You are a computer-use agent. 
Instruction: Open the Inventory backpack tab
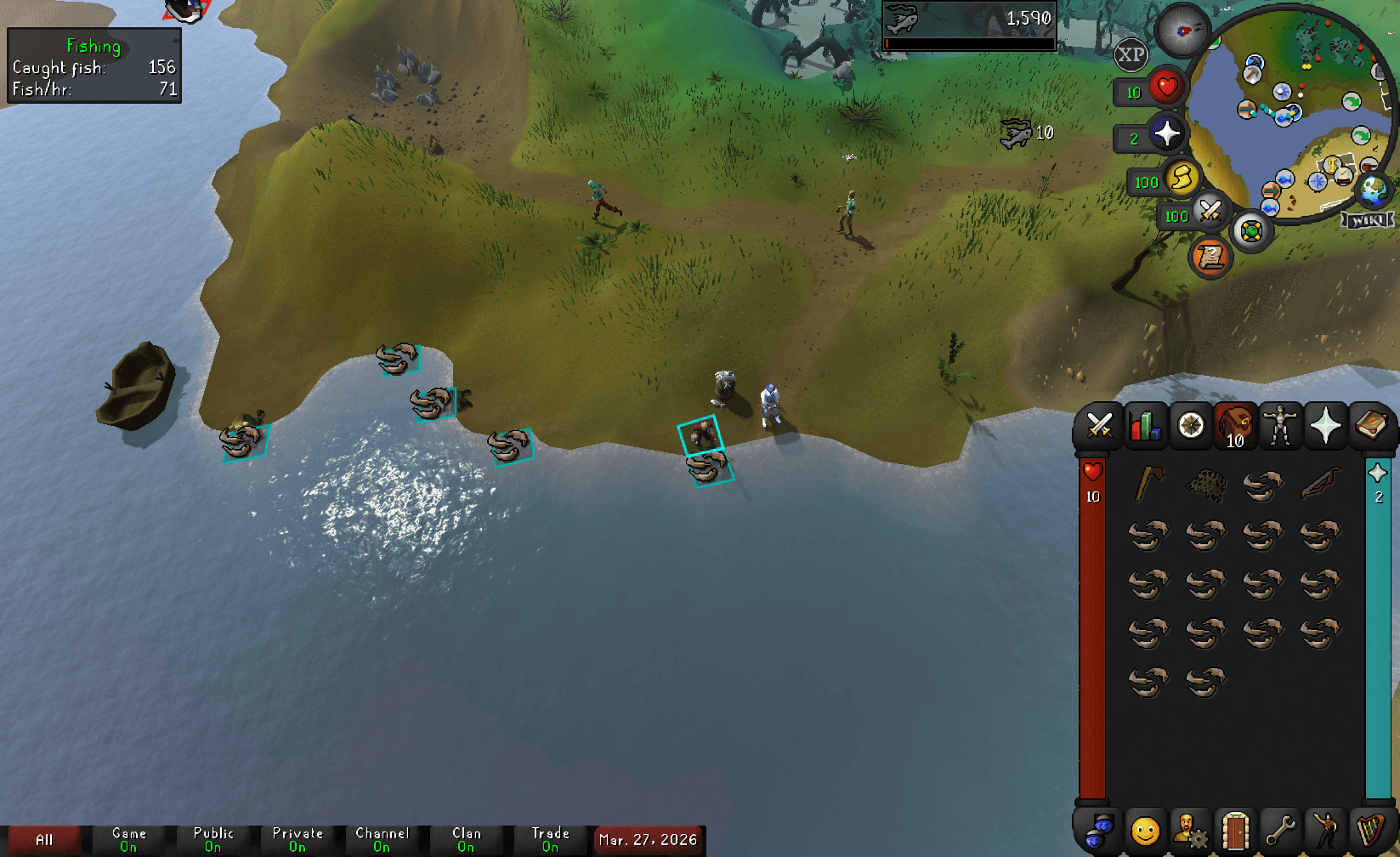[1235, 425]
